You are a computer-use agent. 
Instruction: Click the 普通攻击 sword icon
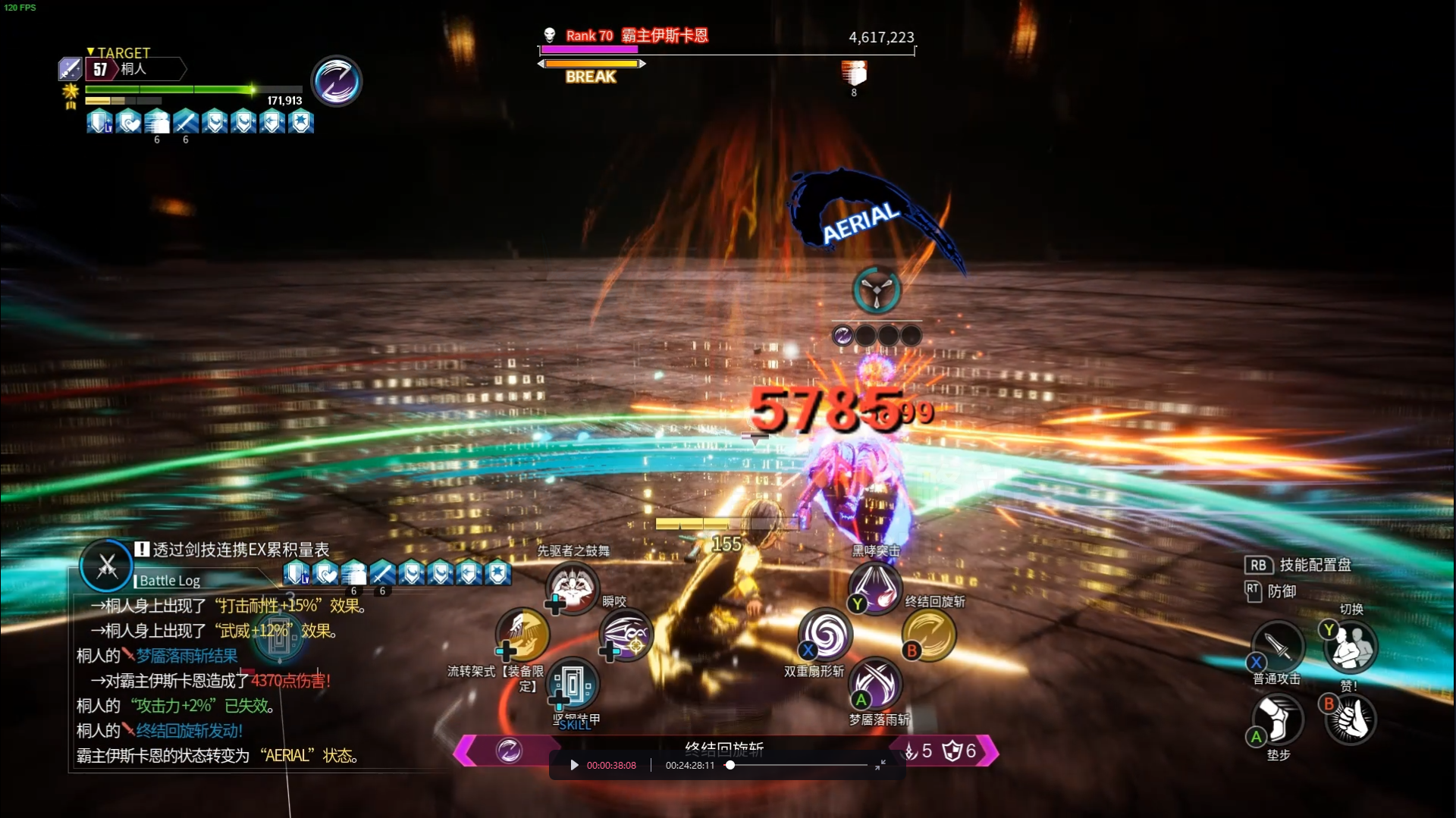pos(1278,647)
